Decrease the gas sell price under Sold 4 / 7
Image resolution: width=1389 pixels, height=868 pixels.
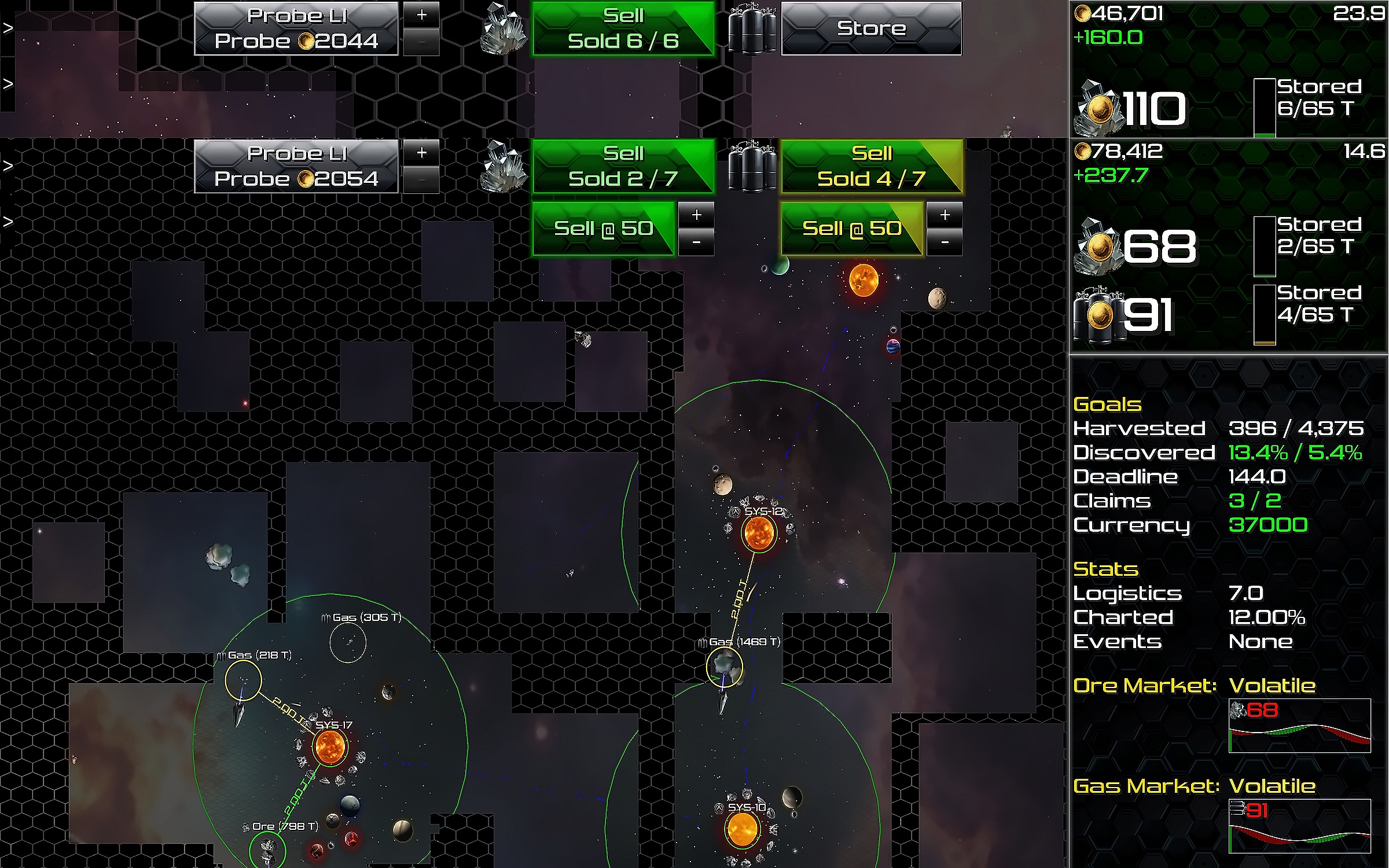pos(945,242)
